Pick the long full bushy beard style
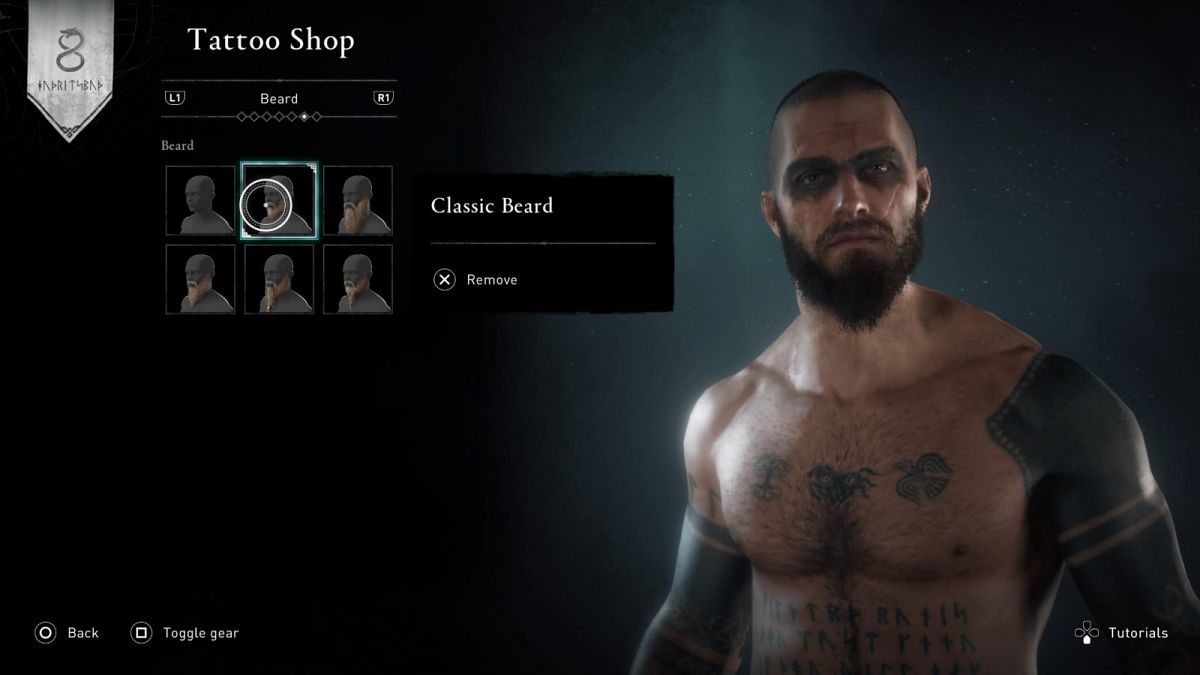 click(x=358, y=201)
